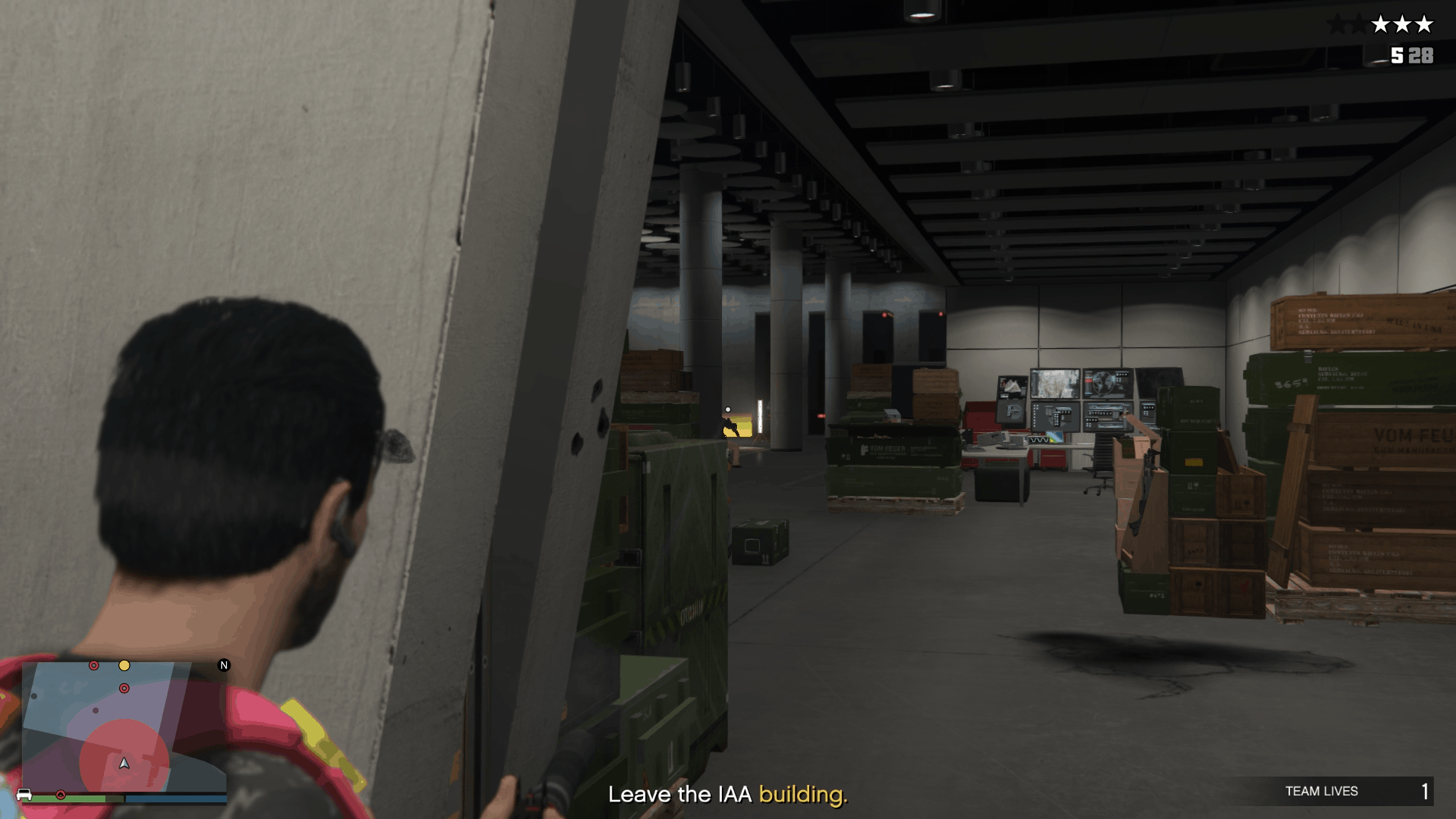The width and height of the screenshot is (1456, 819).
Task: Click the N compass icon on the minimap
Action: point(224,666)
